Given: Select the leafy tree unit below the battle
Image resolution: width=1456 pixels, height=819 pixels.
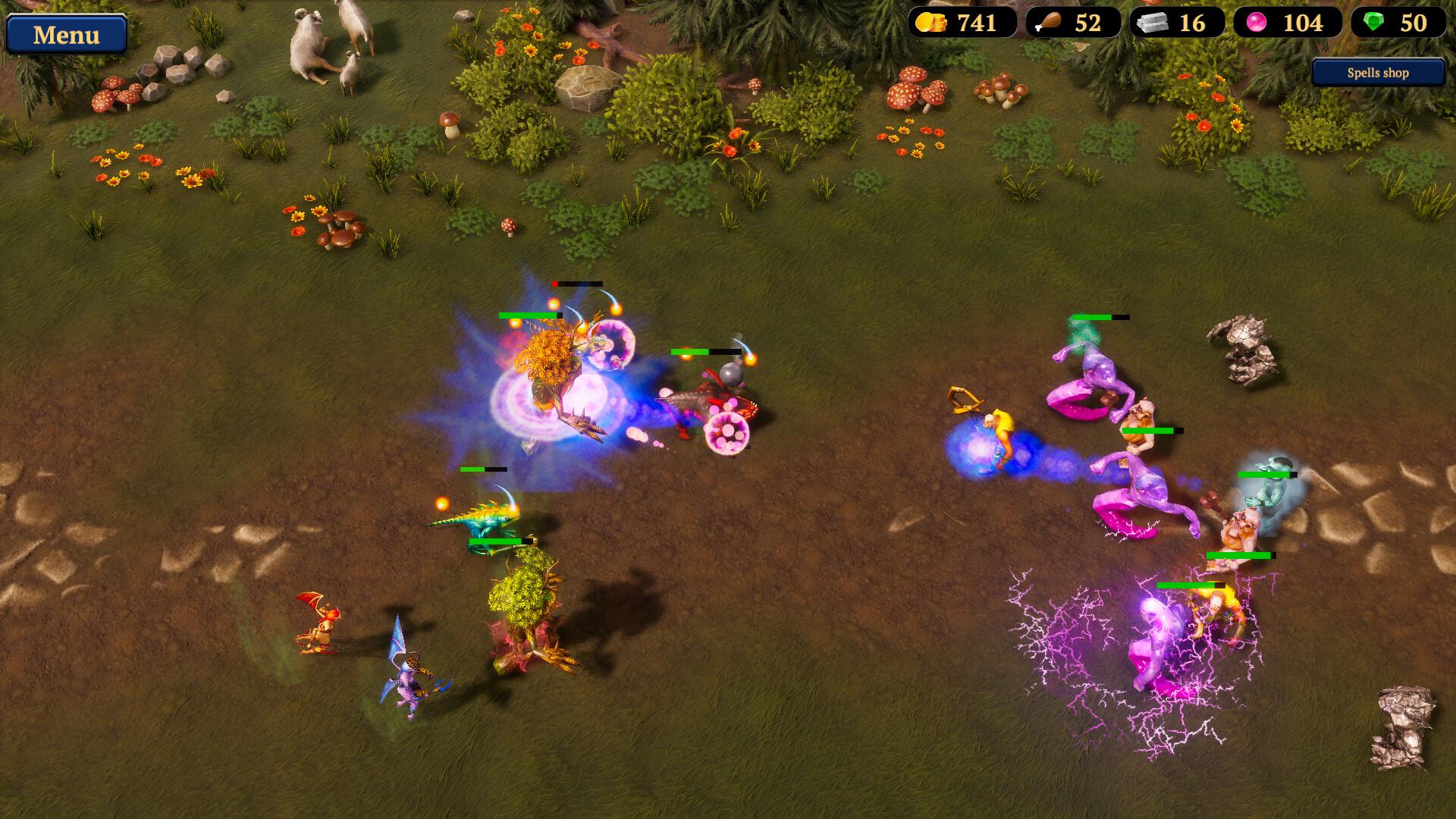Looking at the screenshot, I should coord(527,603).
